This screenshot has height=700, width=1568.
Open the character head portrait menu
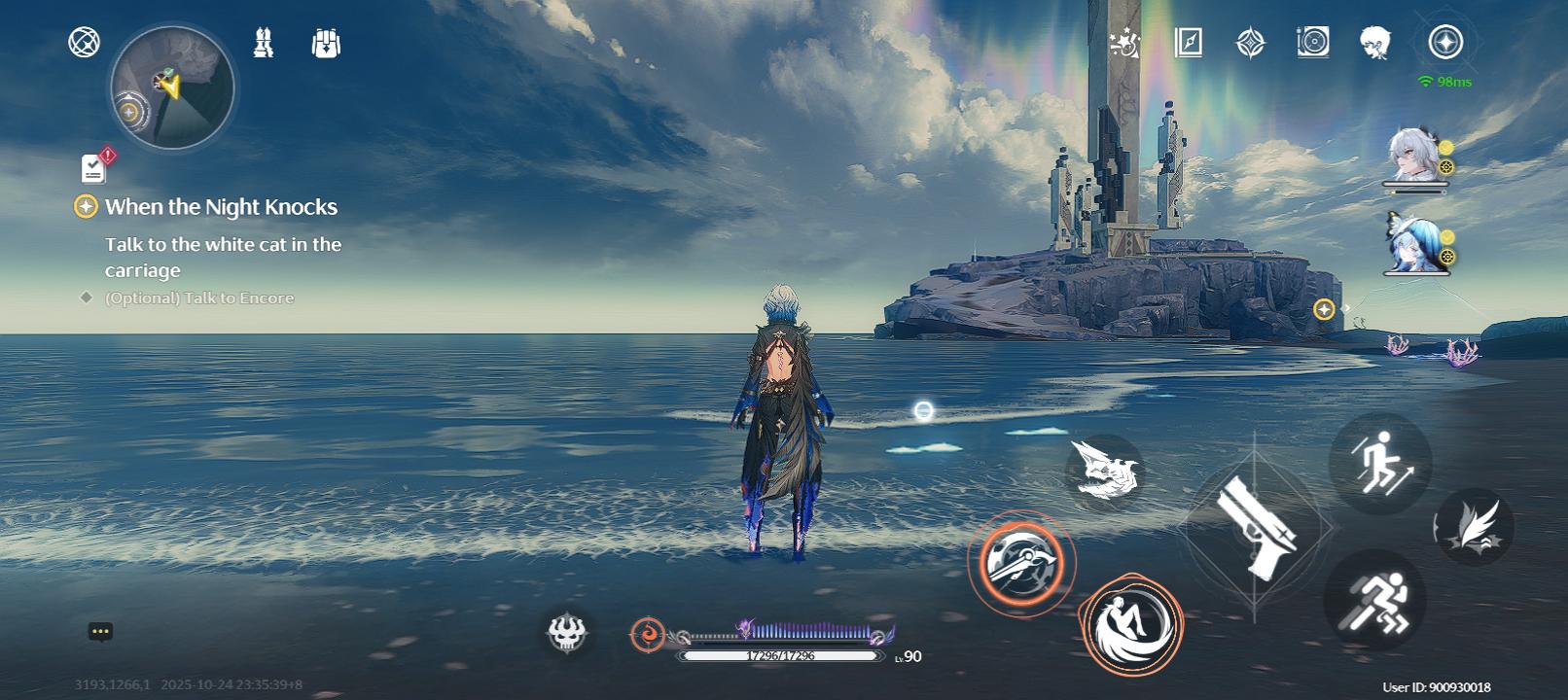(1374, 42)
